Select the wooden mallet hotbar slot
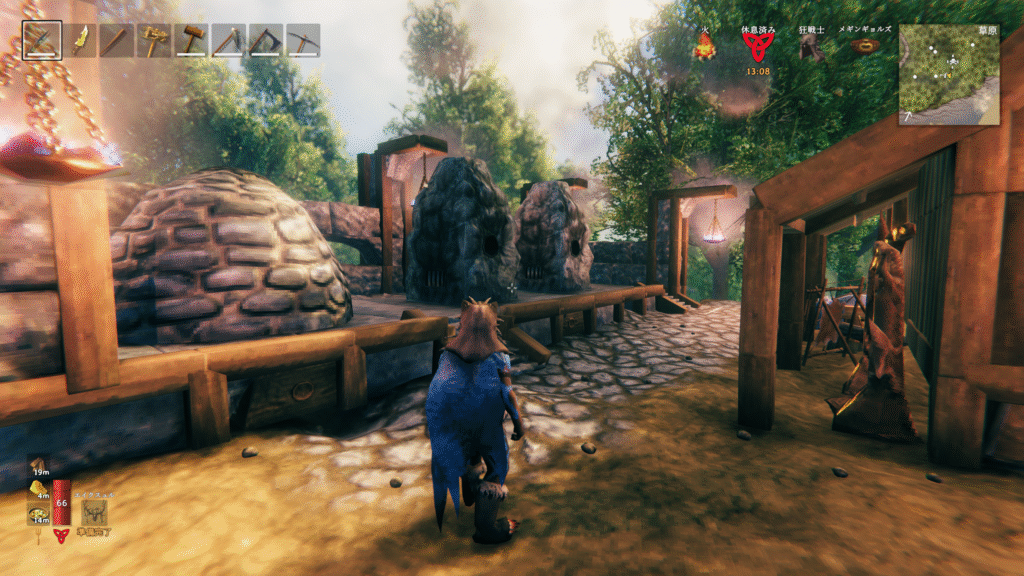Viewport: 1024px width, 576px height. (191, 41)
